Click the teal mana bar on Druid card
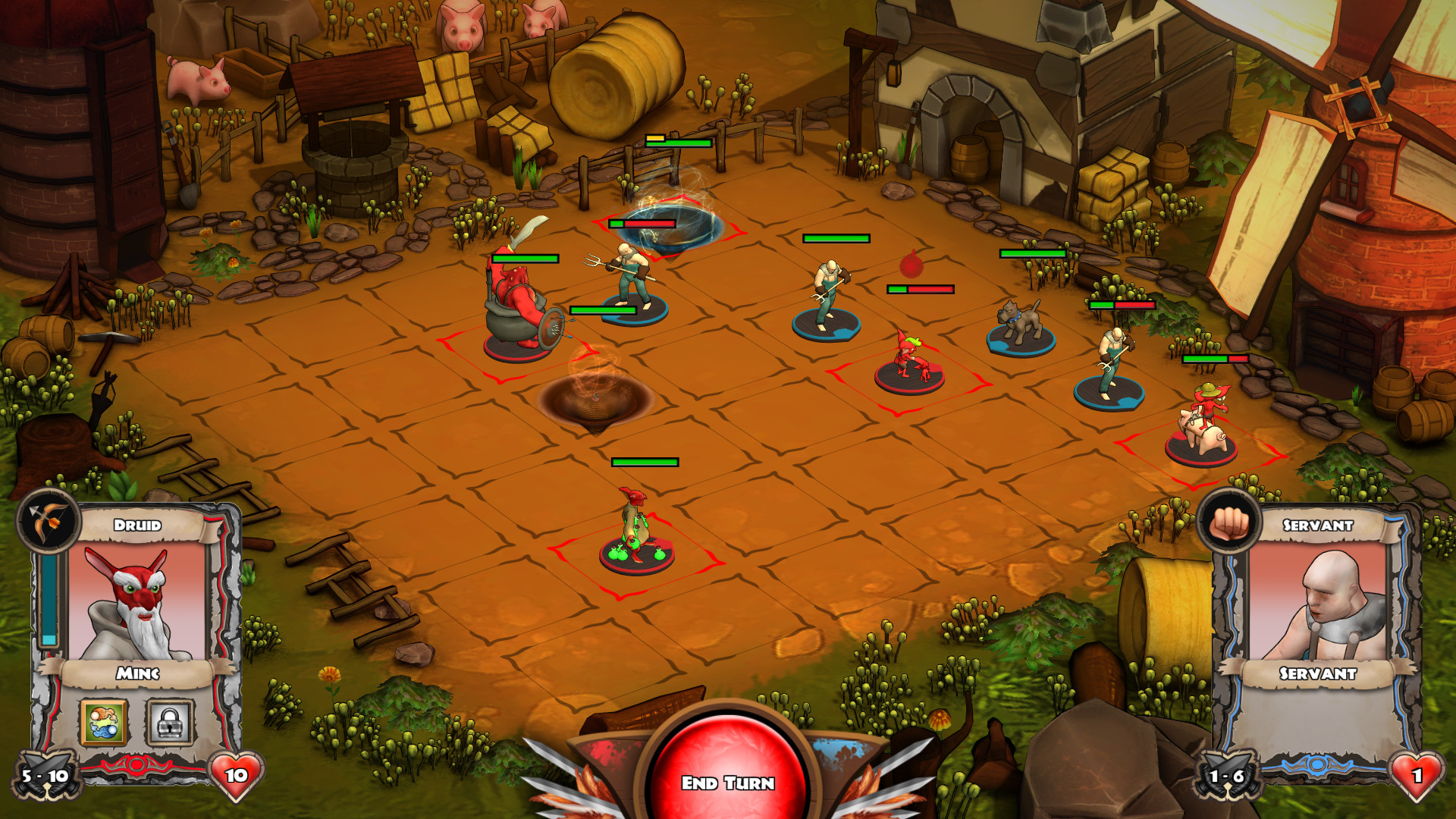Image resolution: width=1456 pixels, height=819 pixels. (x=50, y=599)
